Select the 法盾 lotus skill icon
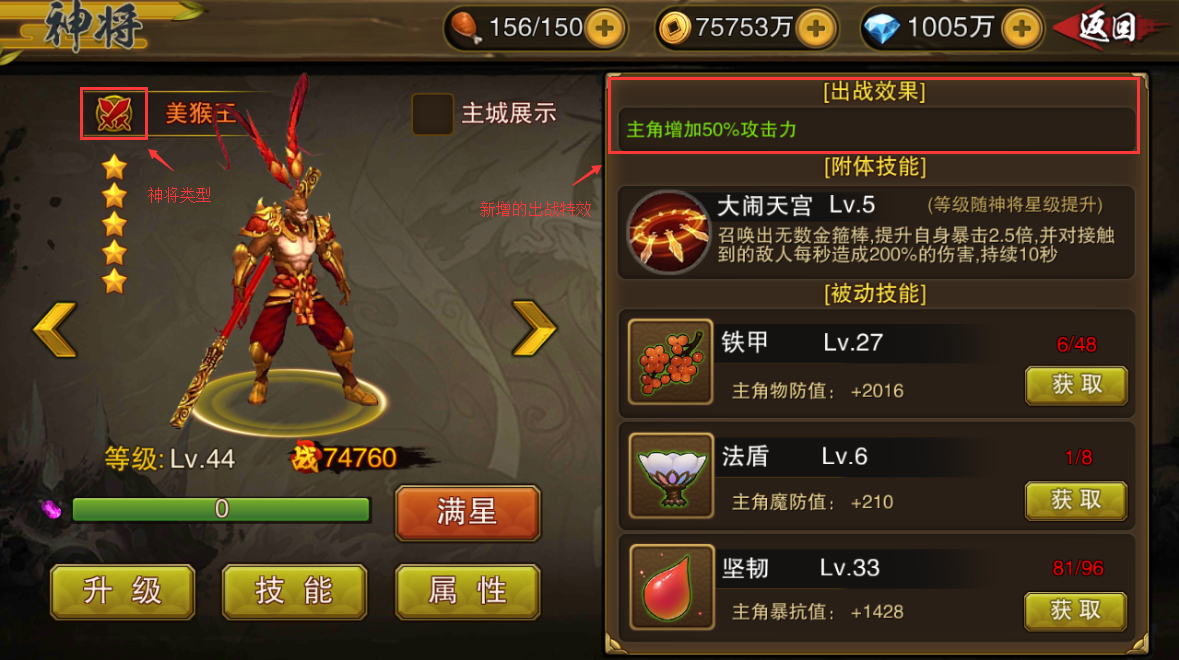This screenshot has height=660, width=1179. pyautogui.click(x=670, y=475)
